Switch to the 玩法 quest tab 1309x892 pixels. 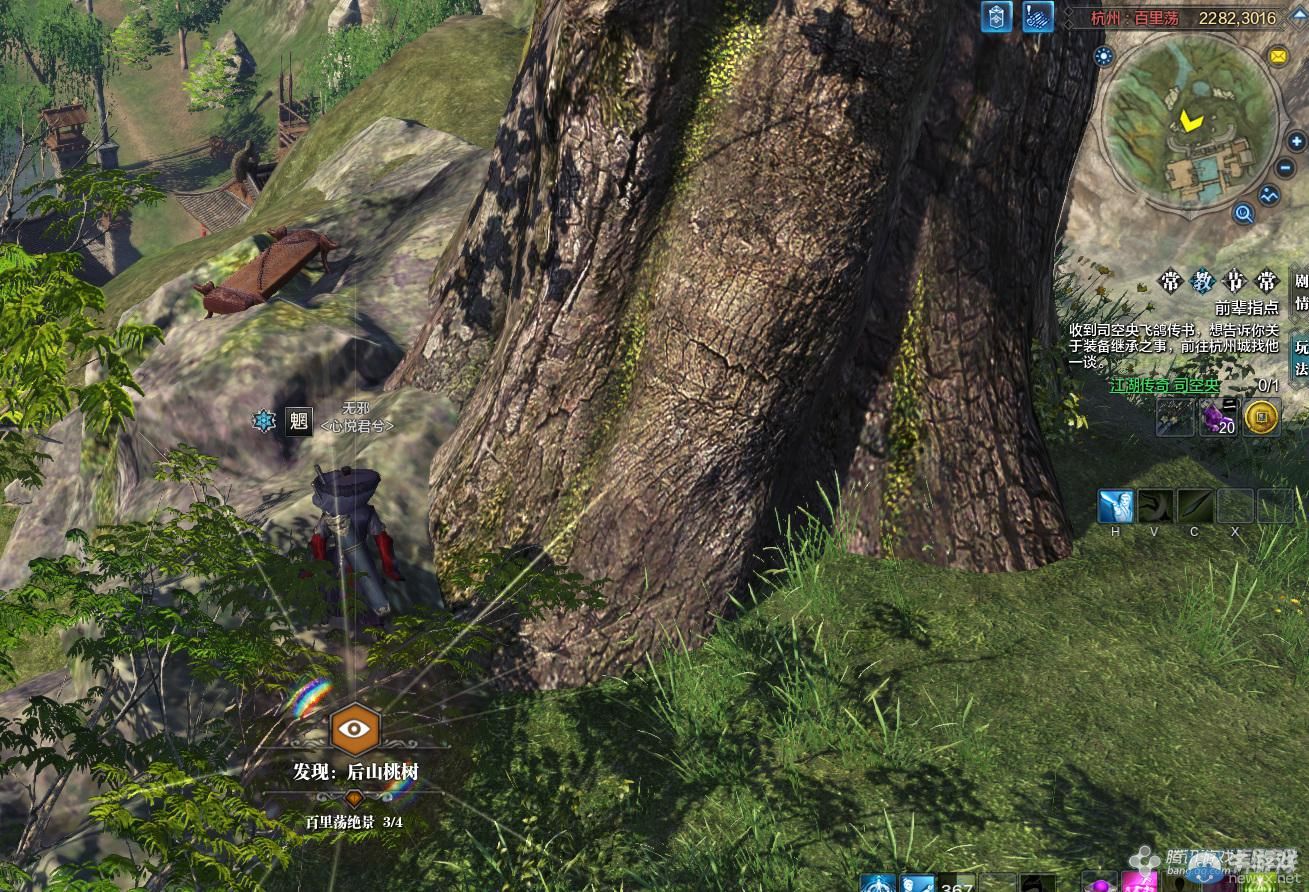pos(1300,357)
